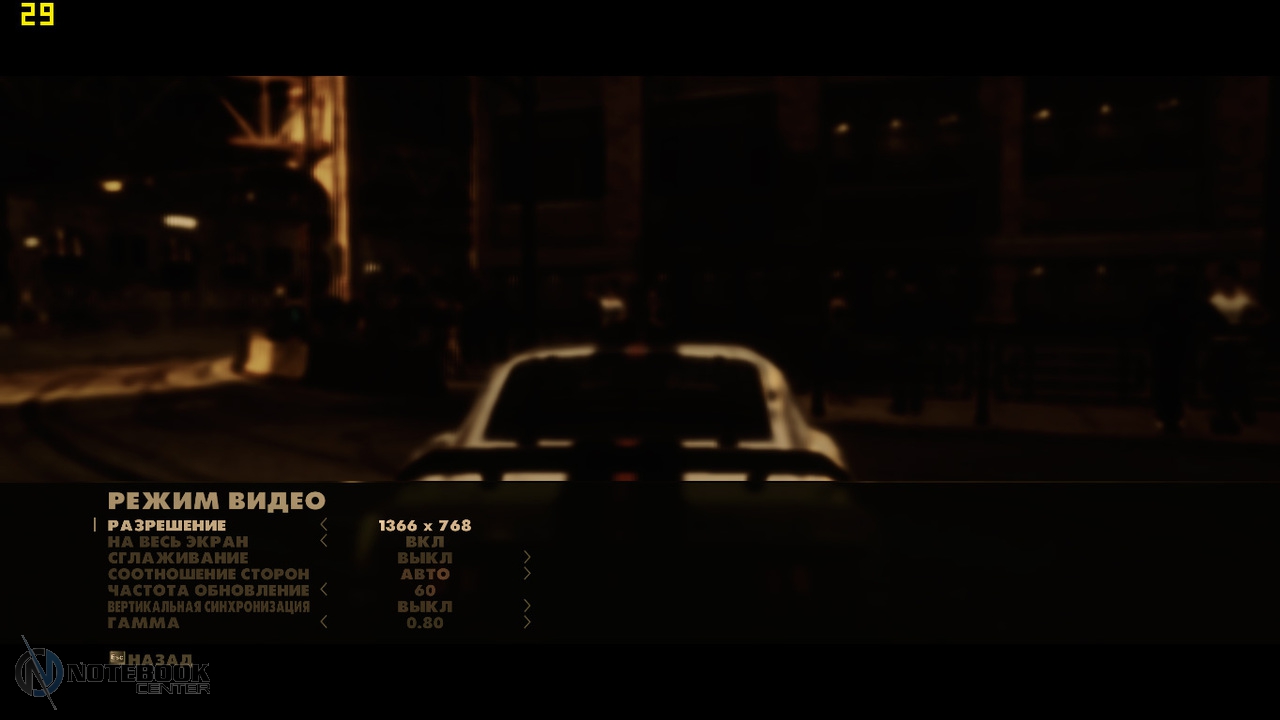The height and width of the screenshot is (720, 1280).
Task: Click the left arrow for Частота обновление
Action: (x=324, y=590)
